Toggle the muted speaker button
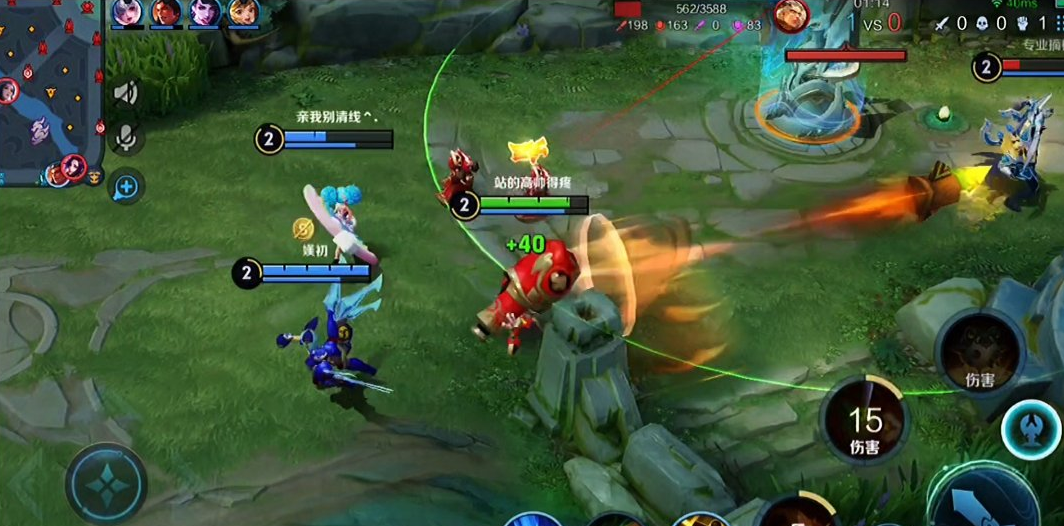This screenshot has height=526, width=1064. pyautogui.click(x=127, y=93)
